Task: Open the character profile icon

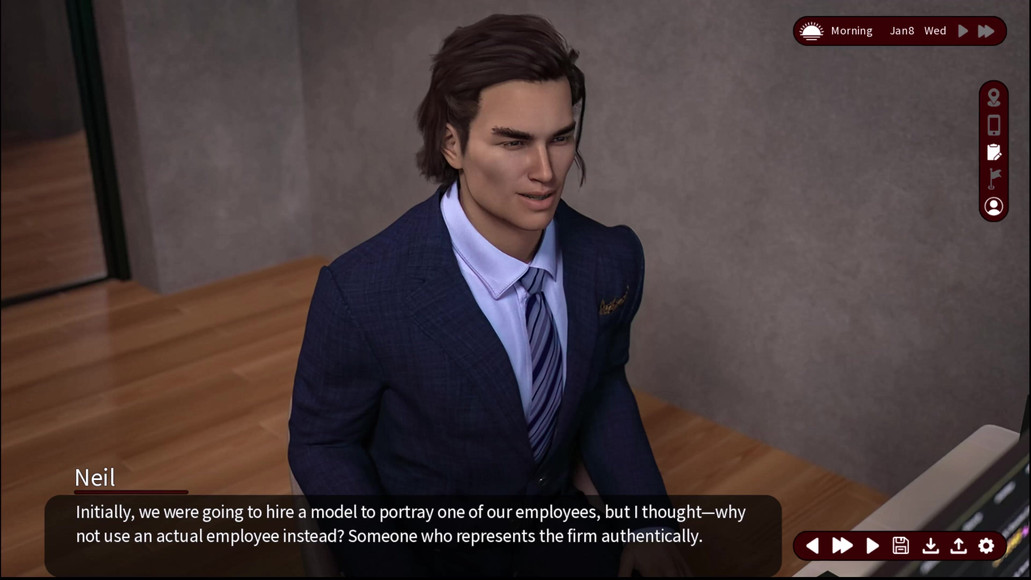Action: [993, 206]
